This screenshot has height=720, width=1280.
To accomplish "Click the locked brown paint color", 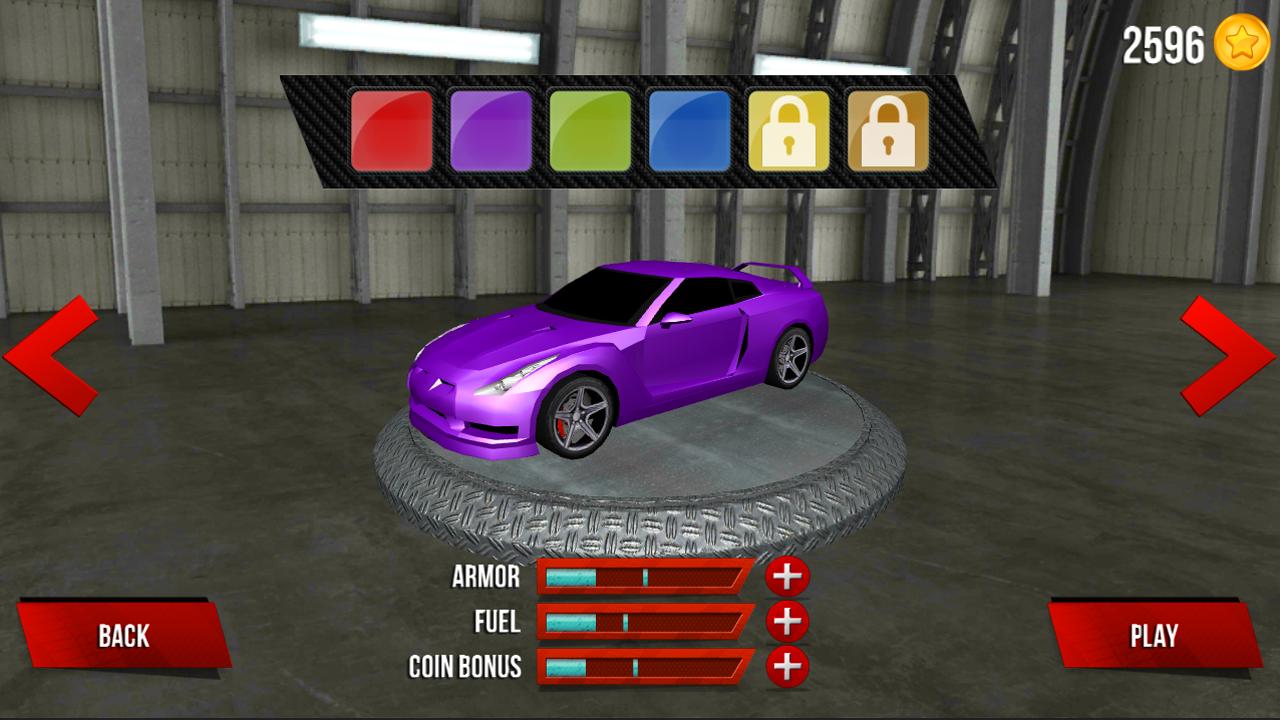I will point(886,131).
